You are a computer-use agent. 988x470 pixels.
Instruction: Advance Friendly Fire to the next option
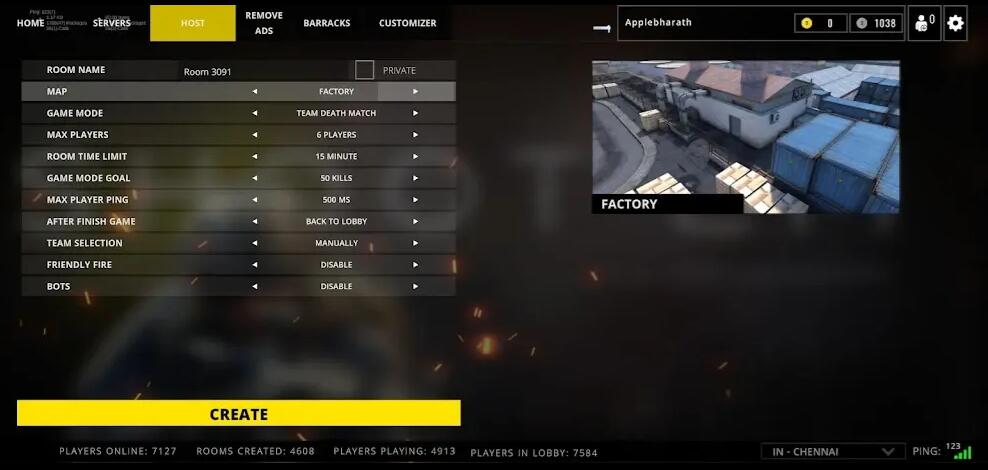pyautogui.click(x=416, y=265)
